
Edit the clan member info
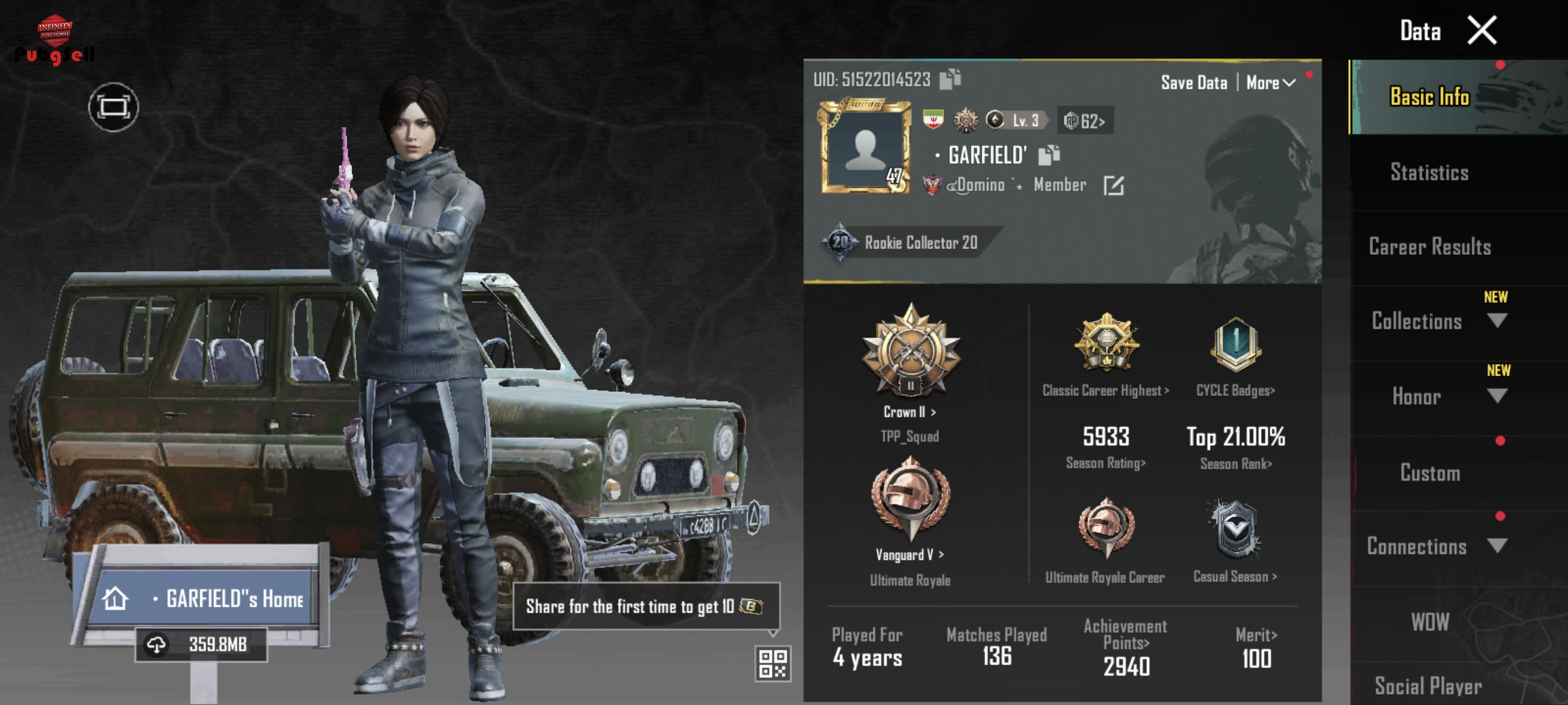pyautogui.click(x=1114, y=185)
